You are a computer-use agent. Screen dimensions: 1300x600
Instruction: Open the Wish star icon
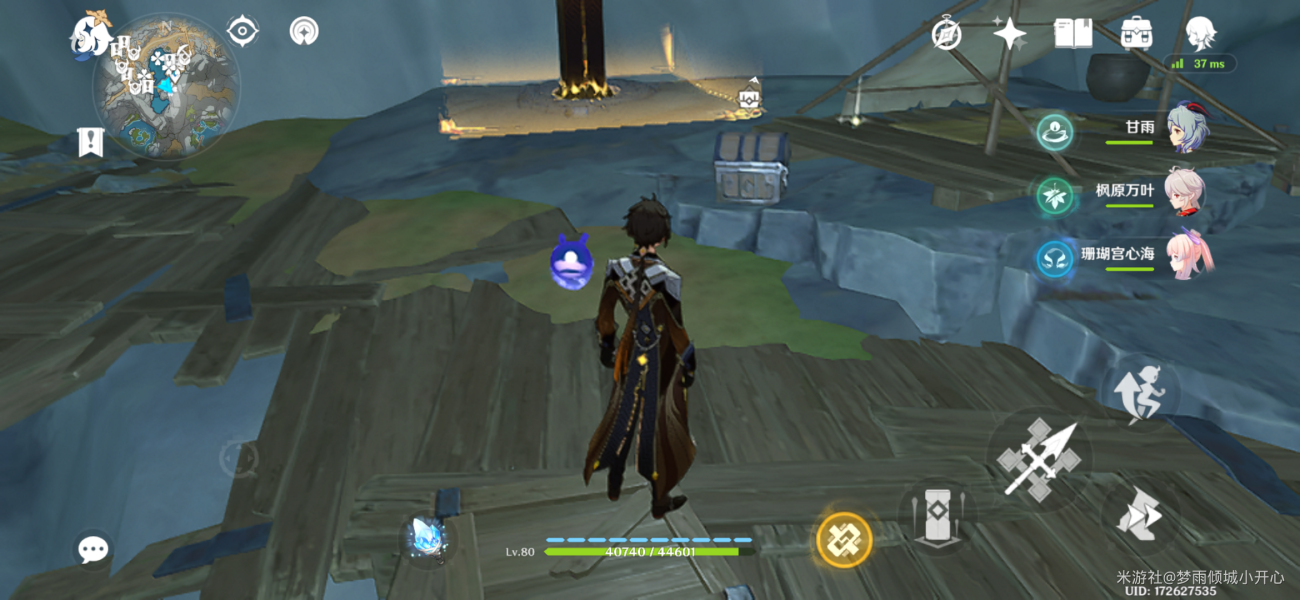pyautogui.click(x=1009, y=34)
